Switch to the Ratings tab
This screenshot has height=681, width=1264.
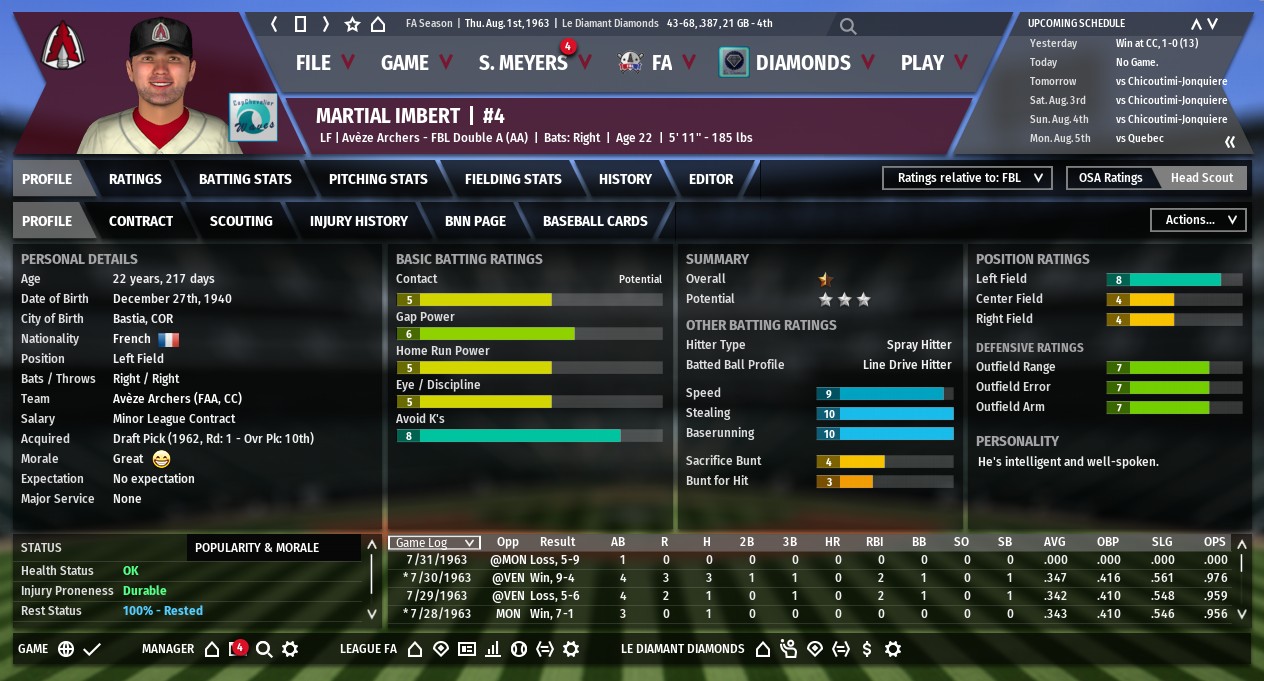[x=135, y=179]
